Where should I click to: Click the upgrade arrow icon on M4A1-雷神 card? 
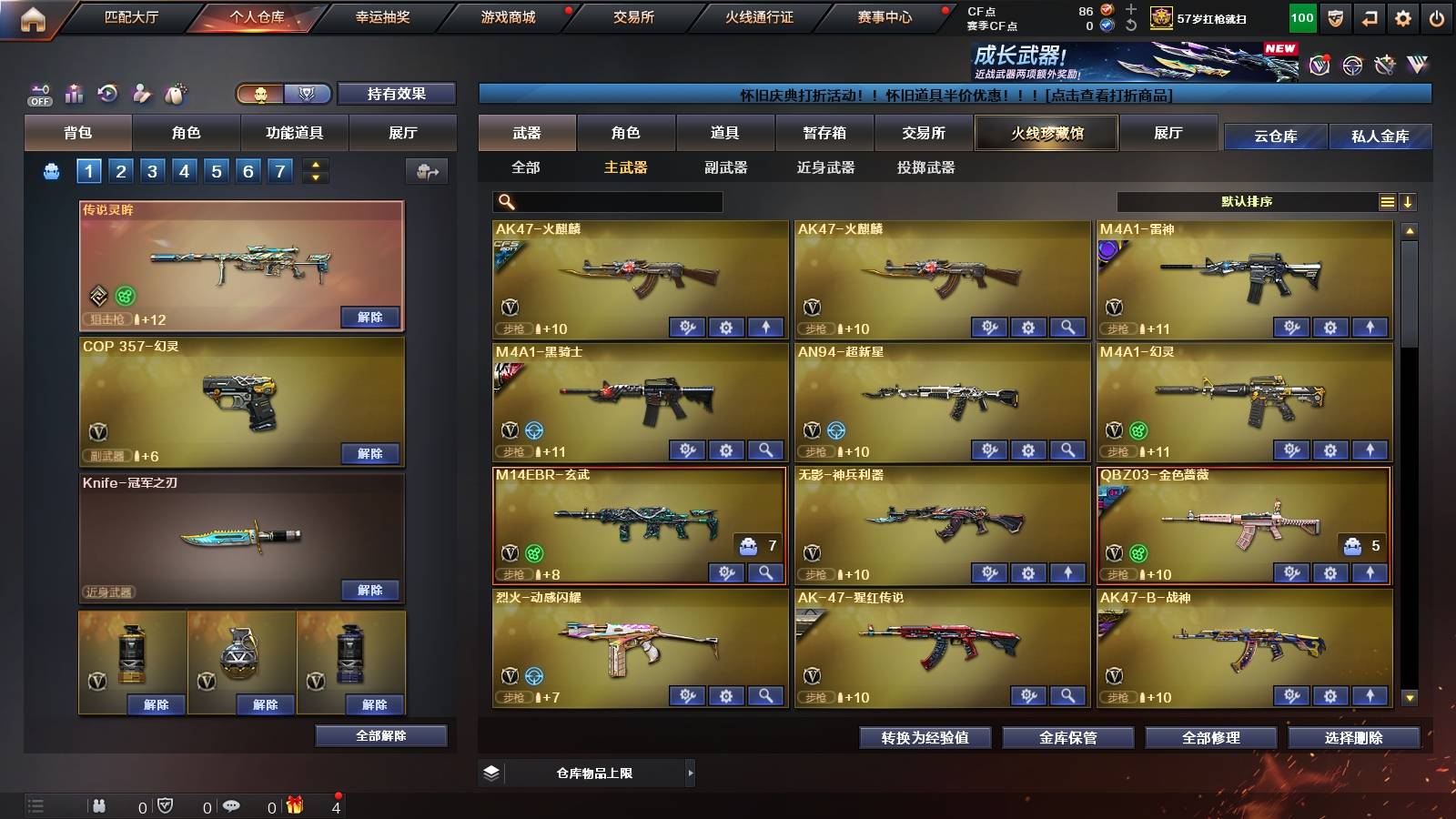click(1369, 326)
